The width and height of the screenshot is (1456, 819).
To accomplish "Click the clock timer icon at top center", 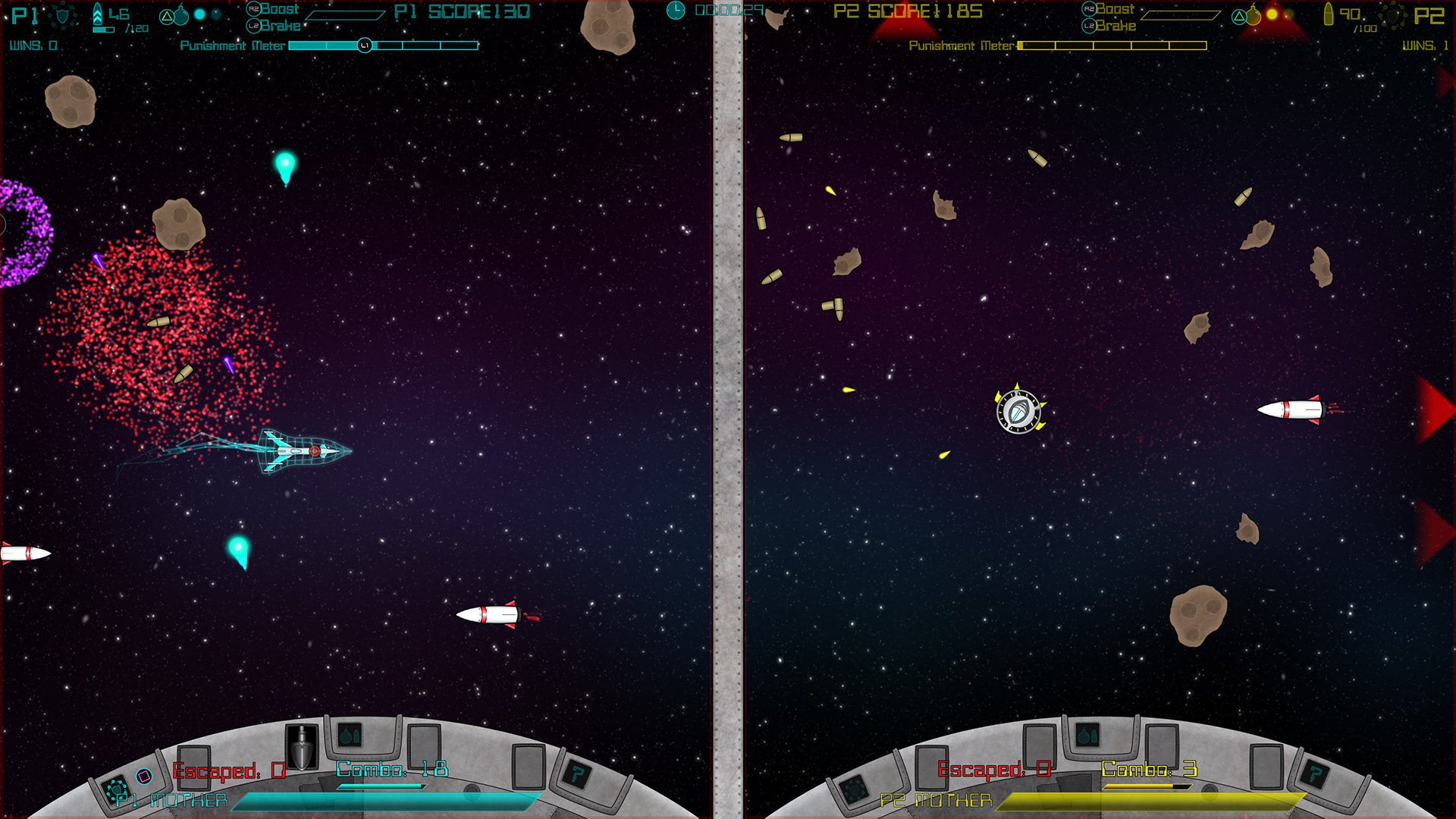I will (675, 9).
